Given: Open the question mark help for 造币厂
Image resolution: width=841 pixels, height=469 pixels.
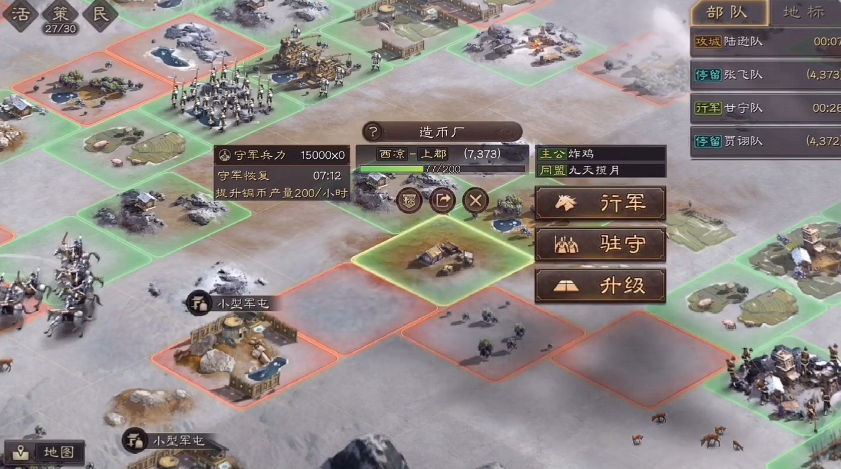Looking at the screenshot, I should tap(373, 131).
